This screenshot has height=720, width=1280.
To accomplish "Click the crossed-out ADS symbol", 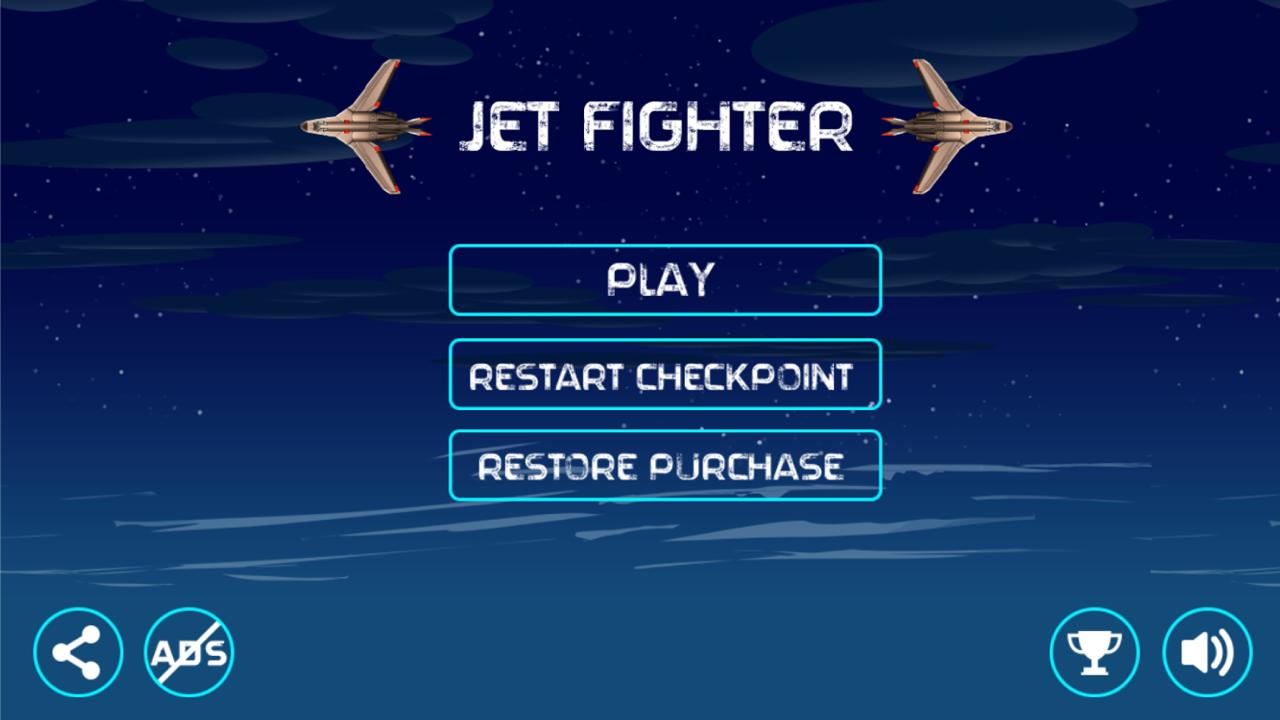I will tap(186, 651).
